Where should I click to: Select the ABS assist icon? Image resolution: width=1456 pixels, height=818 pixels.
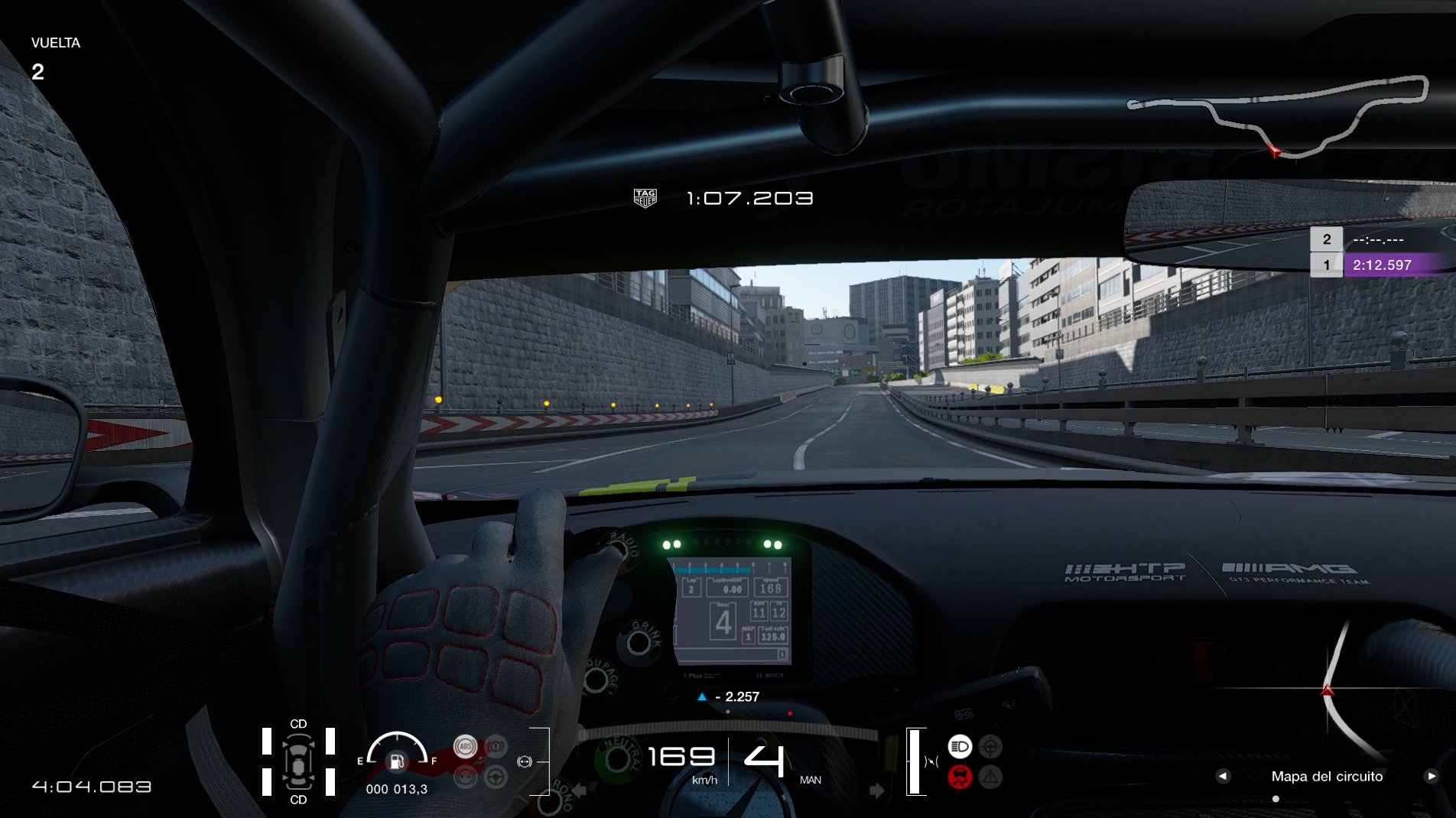pos(466,745)
